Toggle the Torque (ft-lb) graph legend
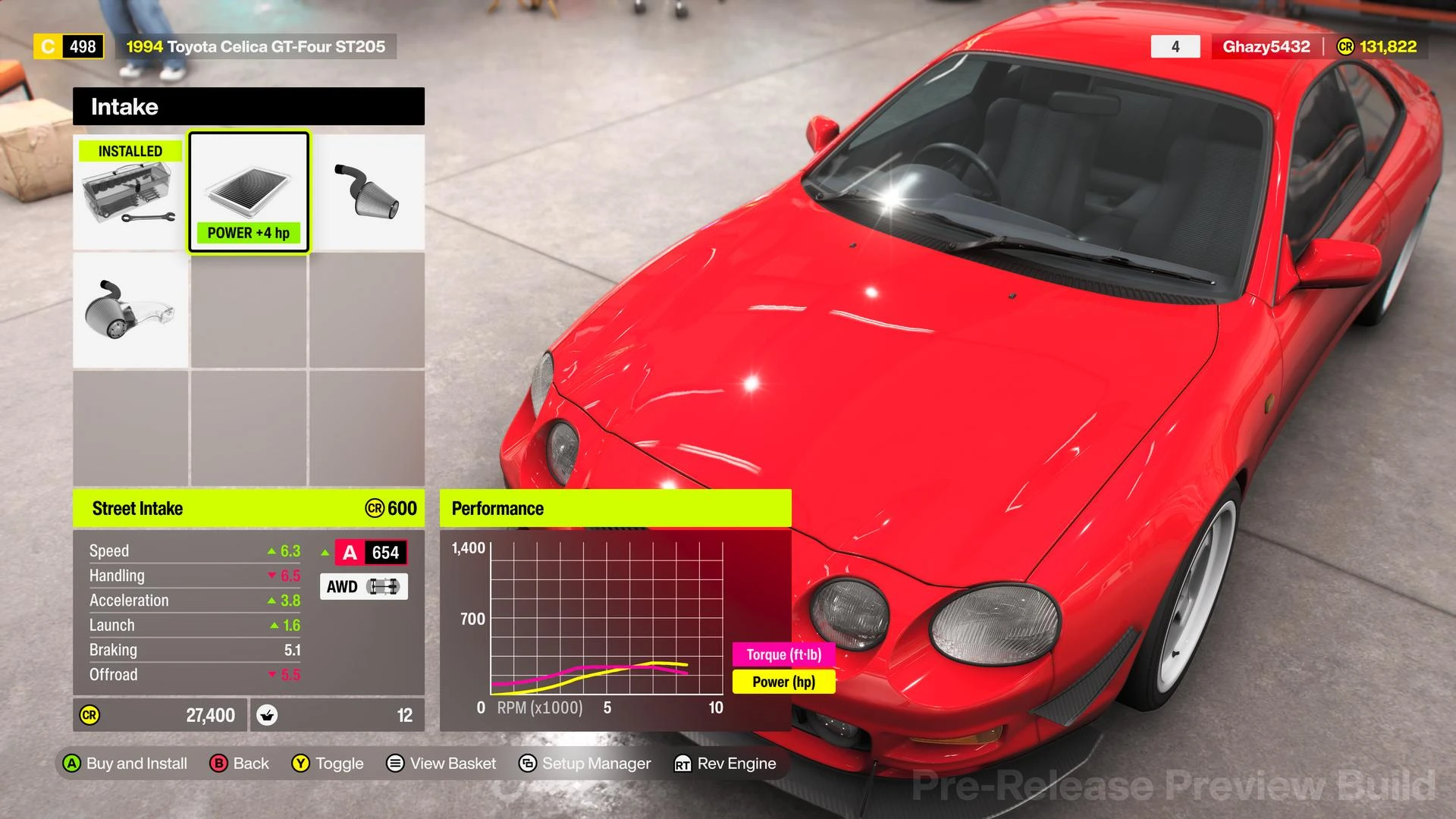Screen dimensions: 1456x819 (784, 654)
